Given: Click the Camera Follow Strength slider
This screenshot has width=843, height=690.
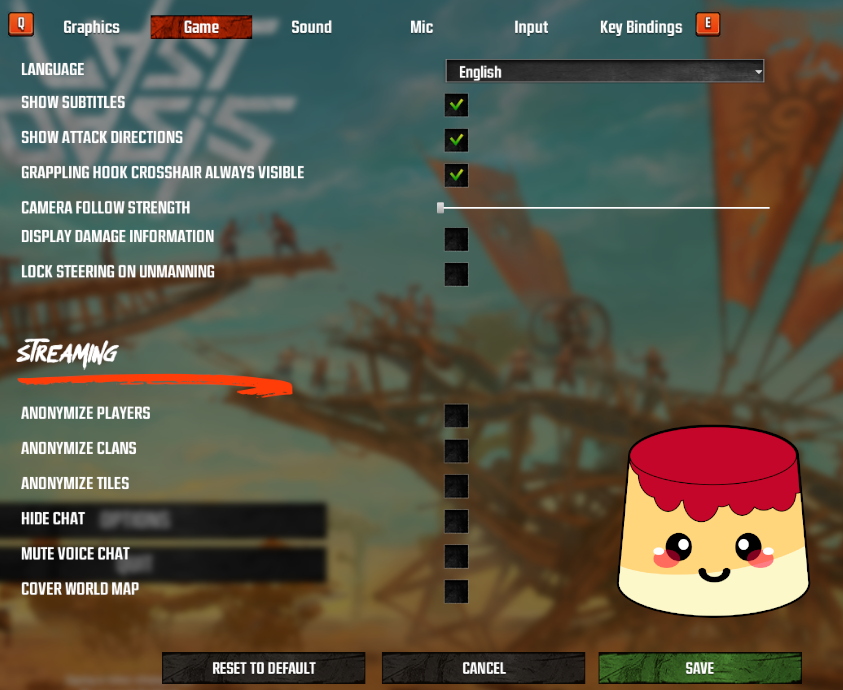Looking at the screenshot, I should 604,208.
